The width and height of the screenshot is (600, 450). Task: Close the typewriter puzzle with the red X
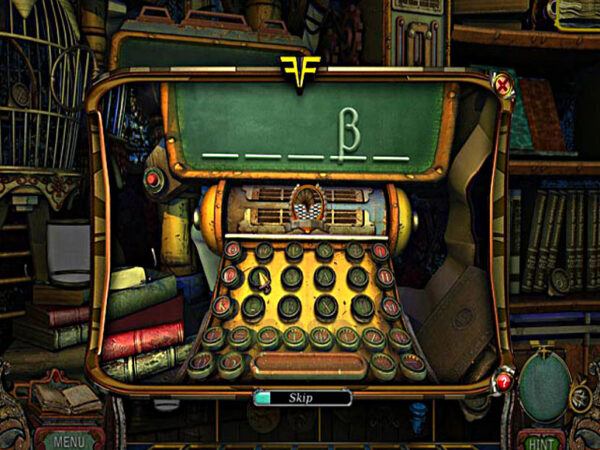(x=503, y=87)
